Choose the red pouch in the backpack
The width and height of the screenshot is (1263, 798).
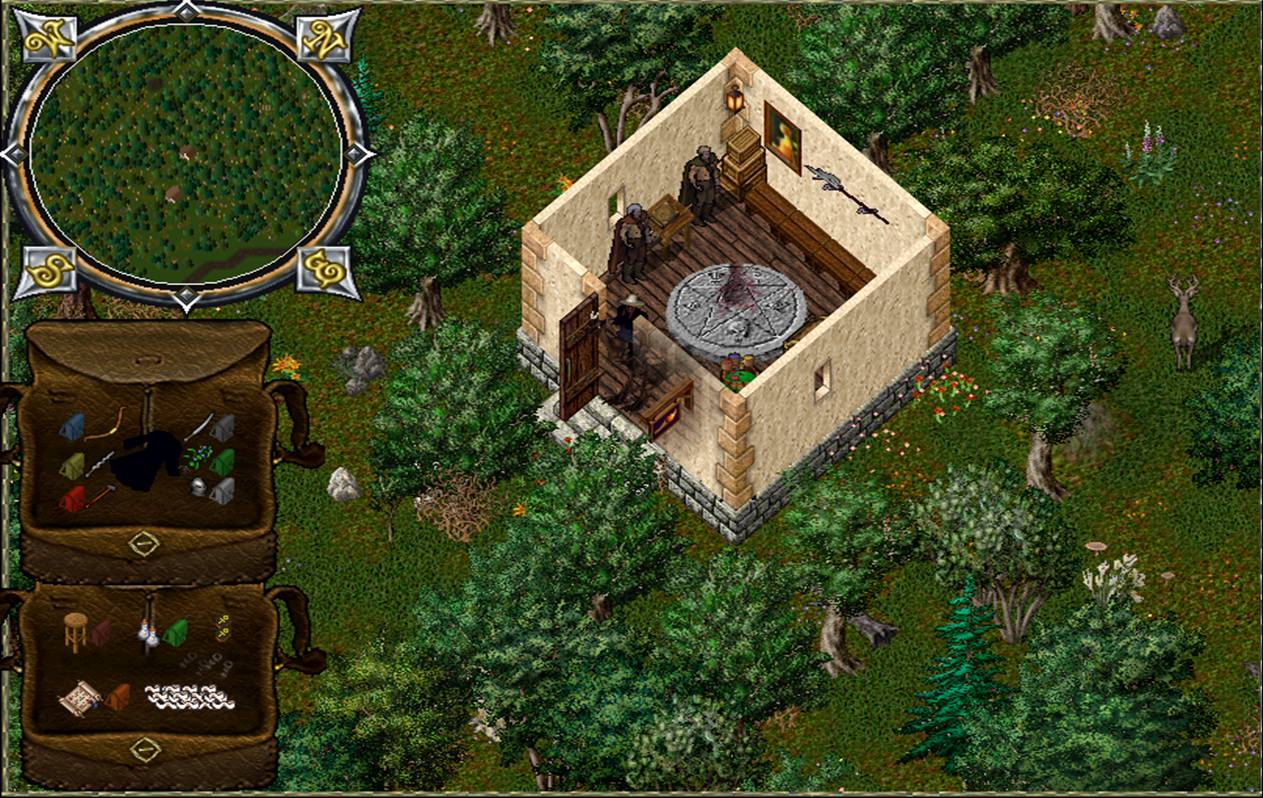(71, 499)
